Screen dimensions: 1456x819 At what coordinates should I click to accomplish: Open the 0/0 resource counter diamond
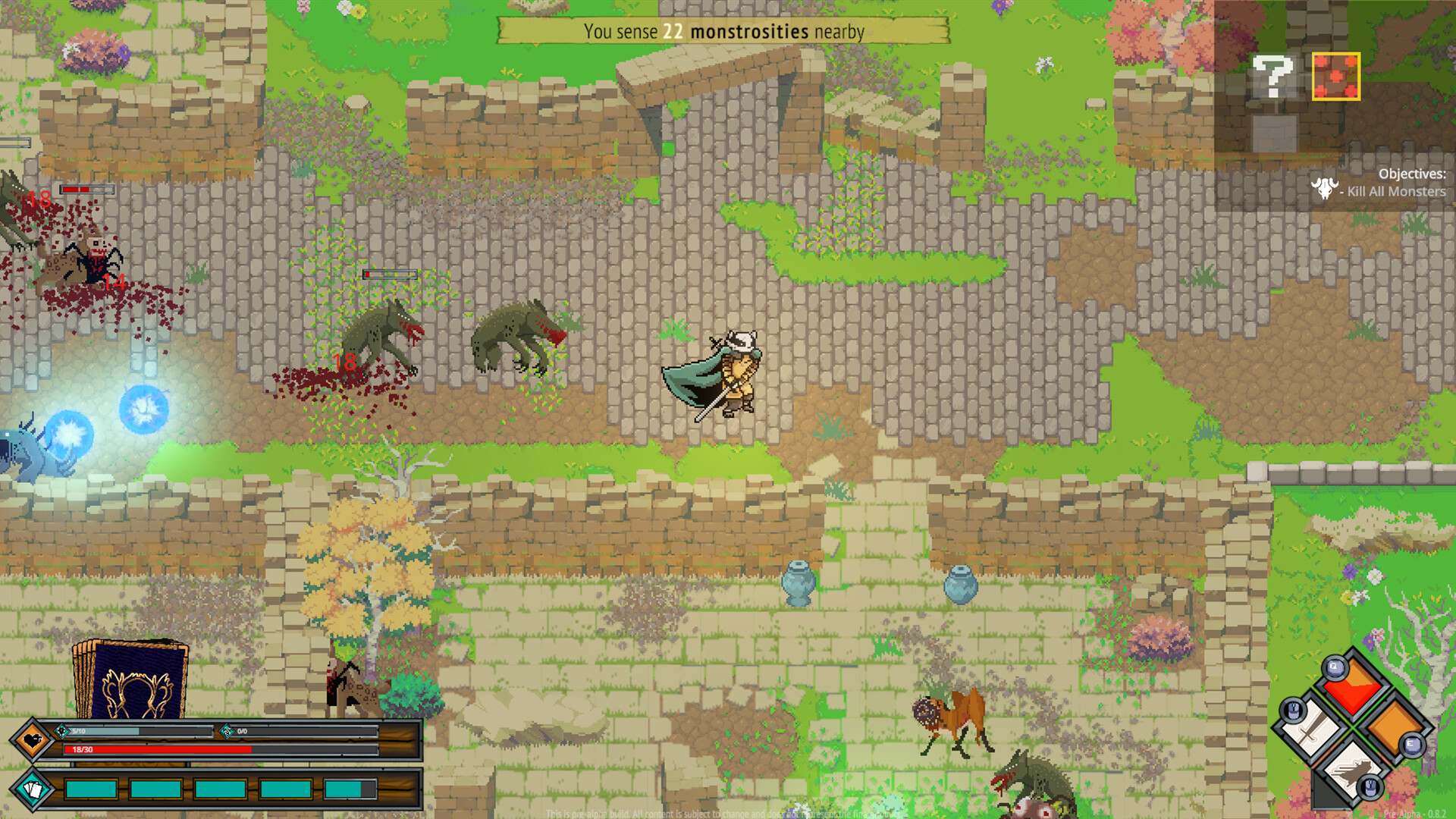pos(227,730)
